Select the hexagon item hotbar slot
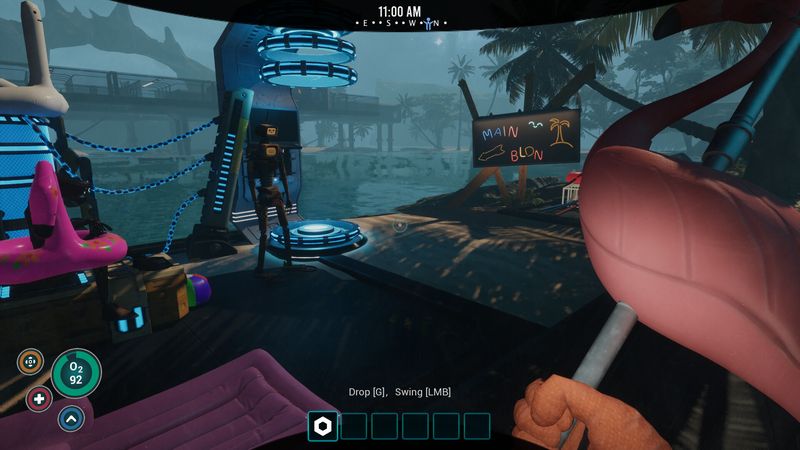Screen dimensions: 800x450 (x=323, y=426)
